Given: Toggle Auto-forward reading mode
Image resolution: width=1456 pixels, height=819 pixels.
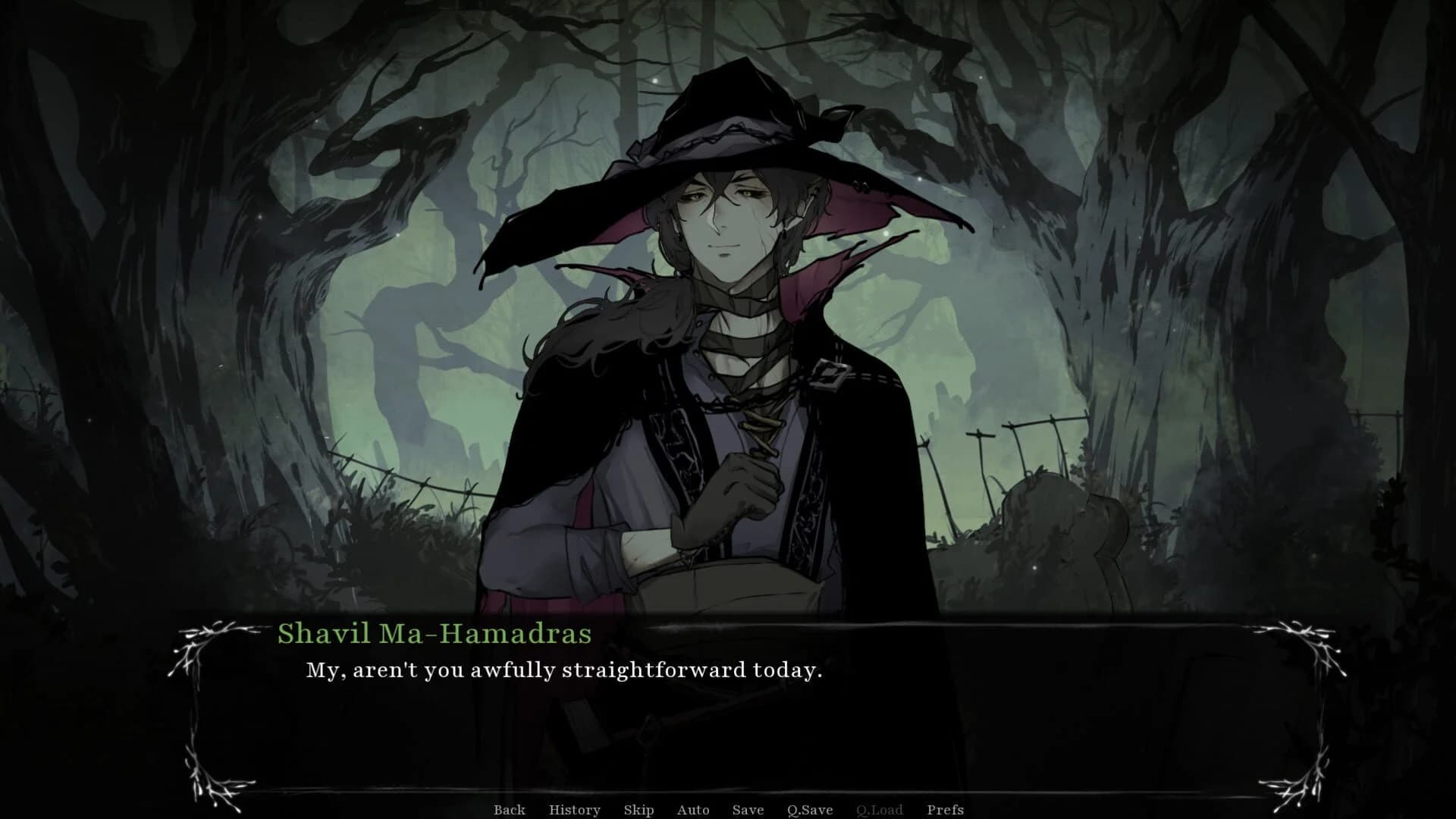Looking at the screenshot, I should coord(693,810).
